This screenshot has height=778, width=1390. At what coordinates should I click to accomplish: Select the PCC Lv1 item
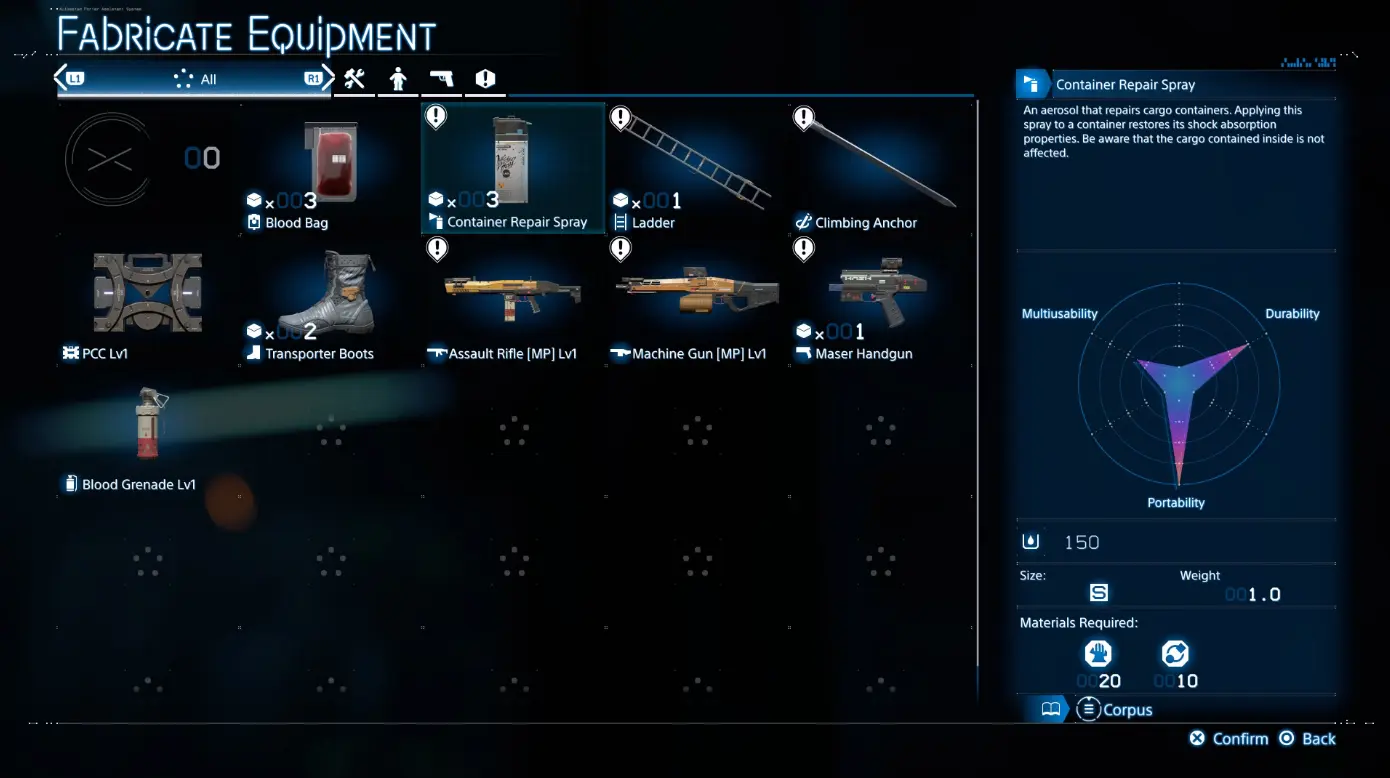tap(147, 299)
